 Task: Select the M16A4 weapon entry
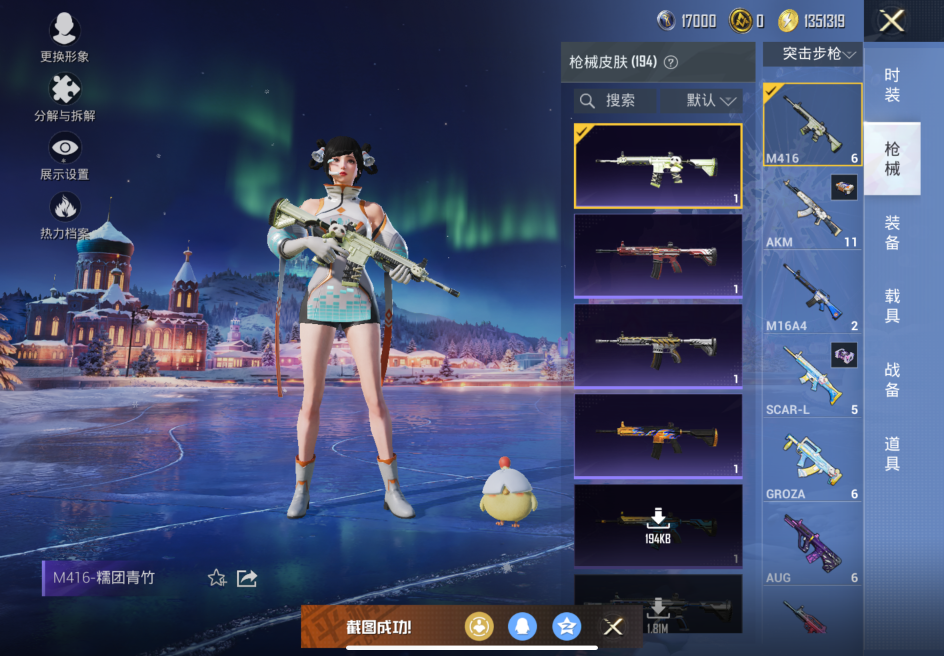[x=812, y=295]
